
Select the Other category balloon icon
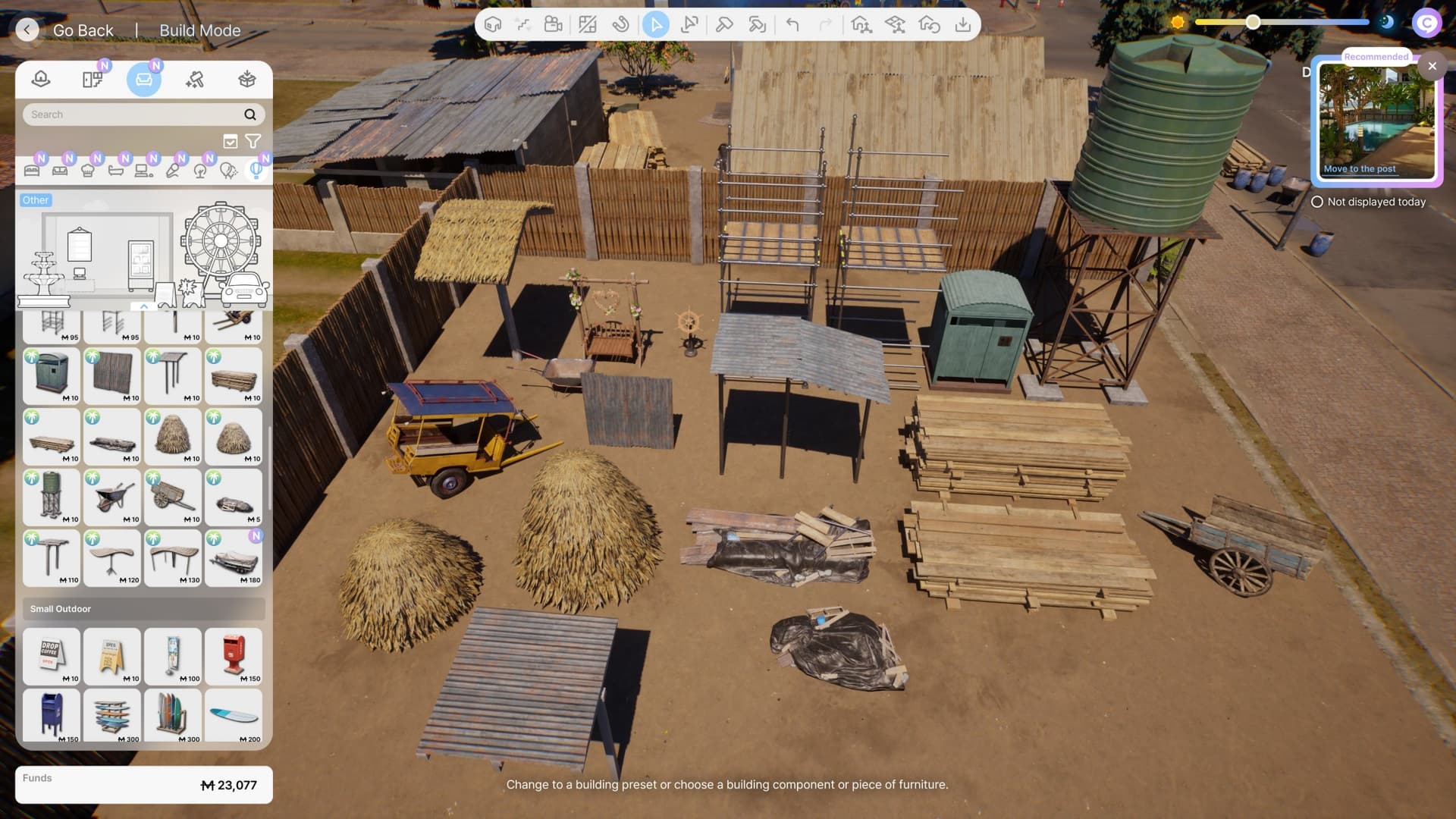[x=256, y=170]
